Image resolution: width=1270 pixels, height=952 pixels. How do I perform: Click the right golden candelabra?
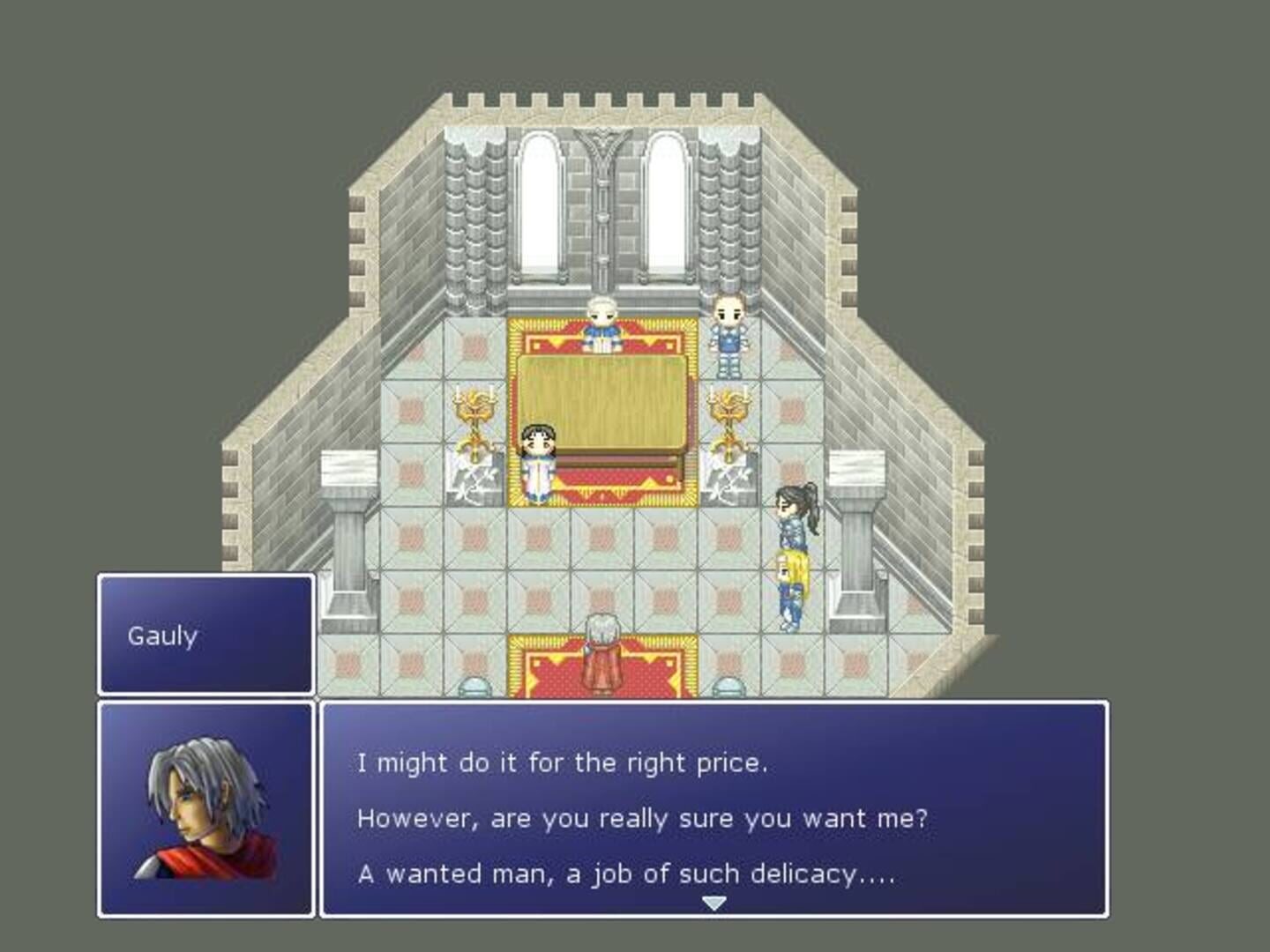click(x=730, y=410)
